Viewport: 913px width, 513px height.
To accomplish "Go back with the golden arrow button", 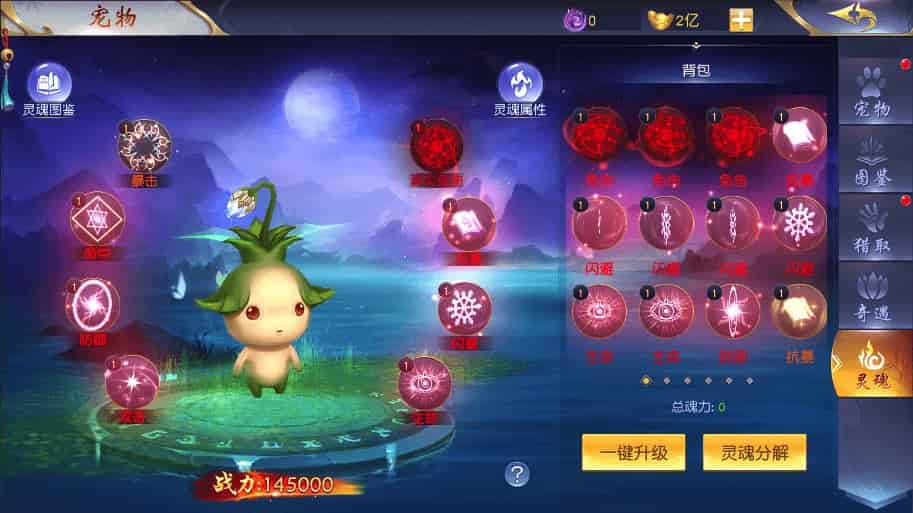I will tap(852, 17).
